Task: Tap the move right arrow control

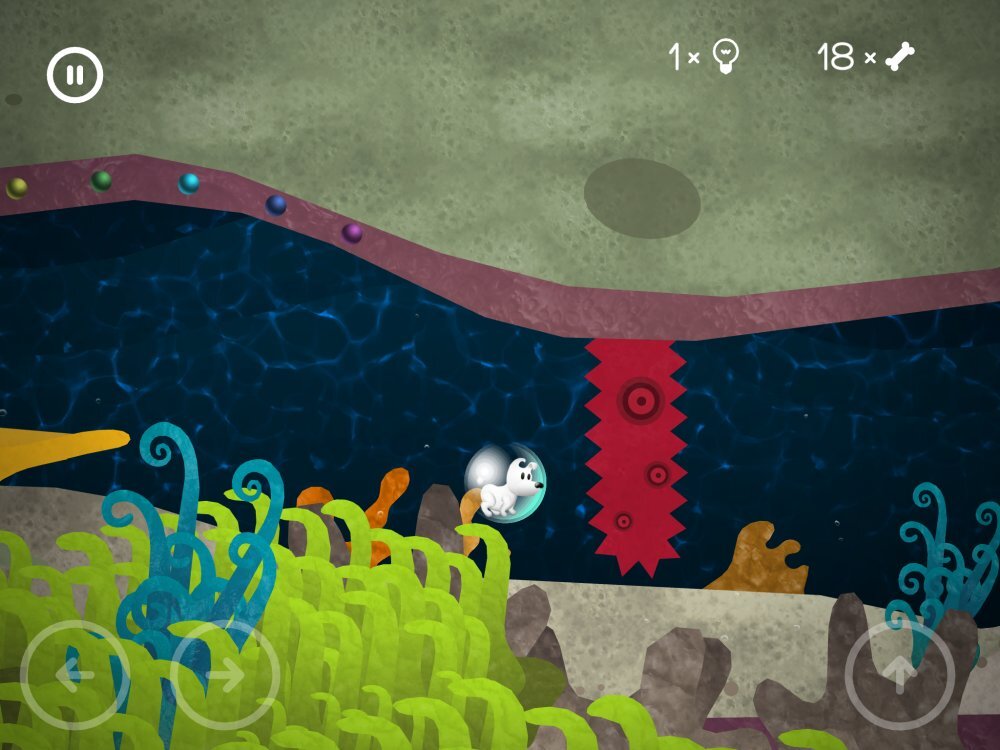Action: [x=225, y=674]
